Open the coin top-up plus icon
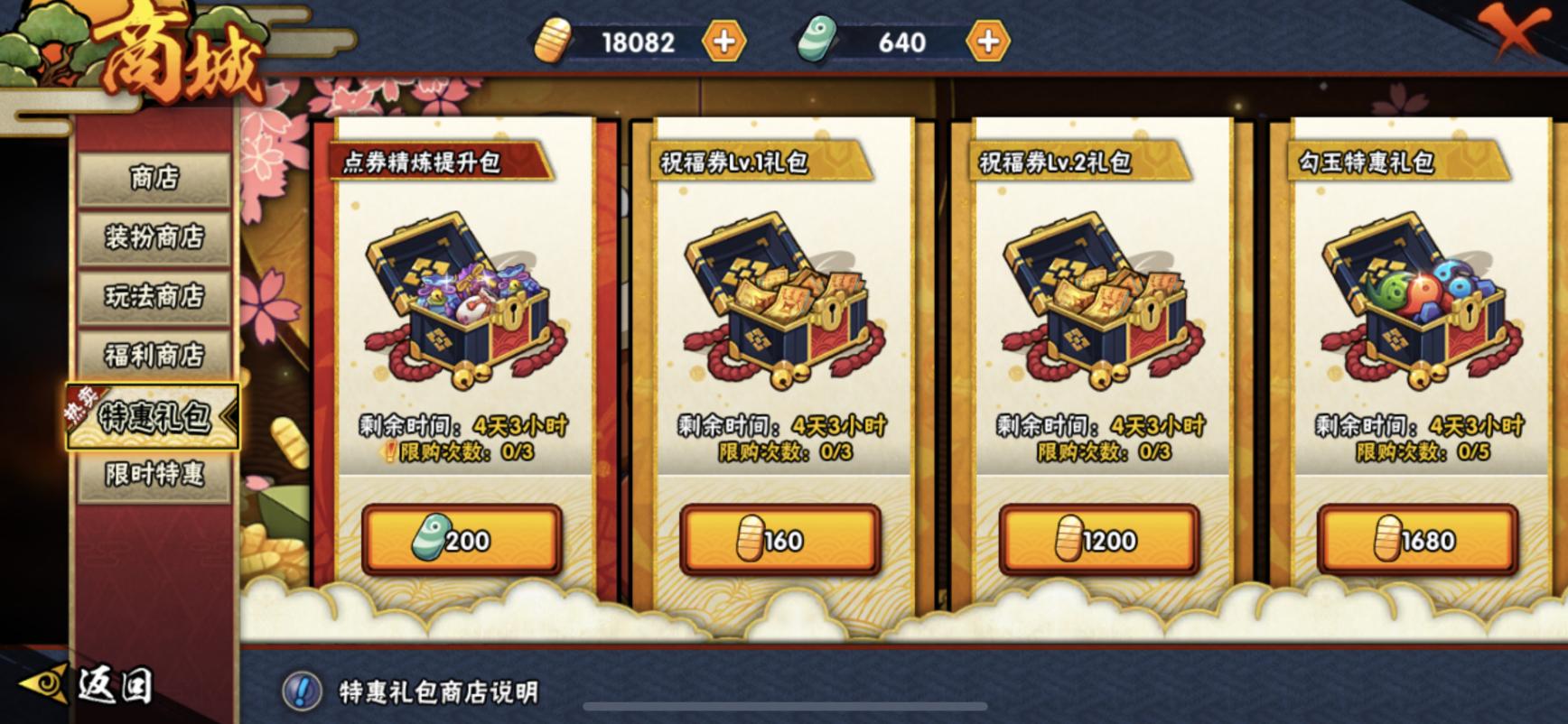This screenshot has width=1568, height=724. click(723, 41)
